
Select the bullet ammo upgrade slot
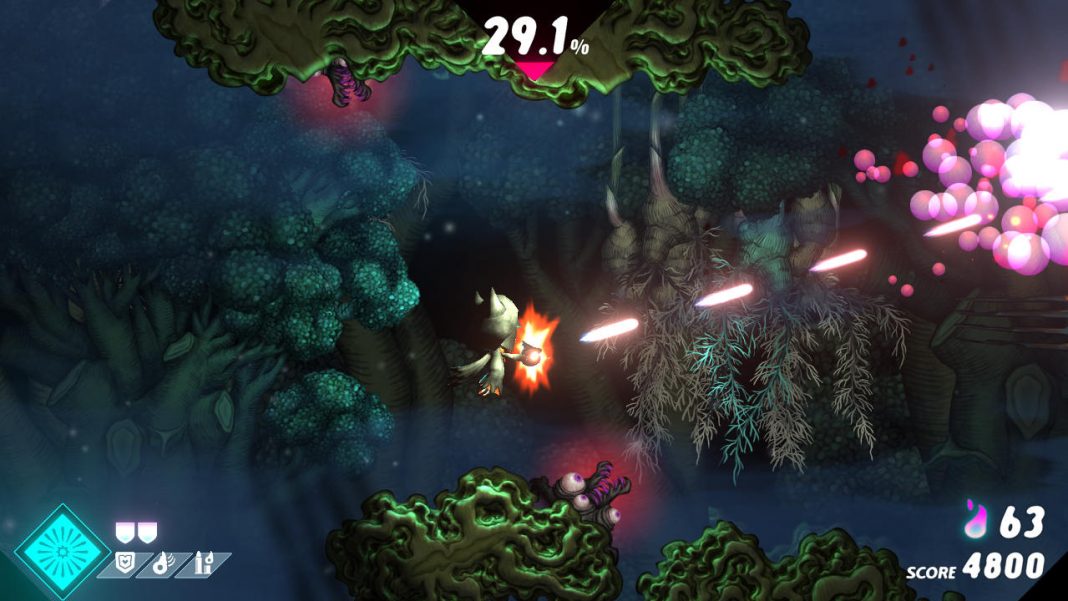click(203, 564)
